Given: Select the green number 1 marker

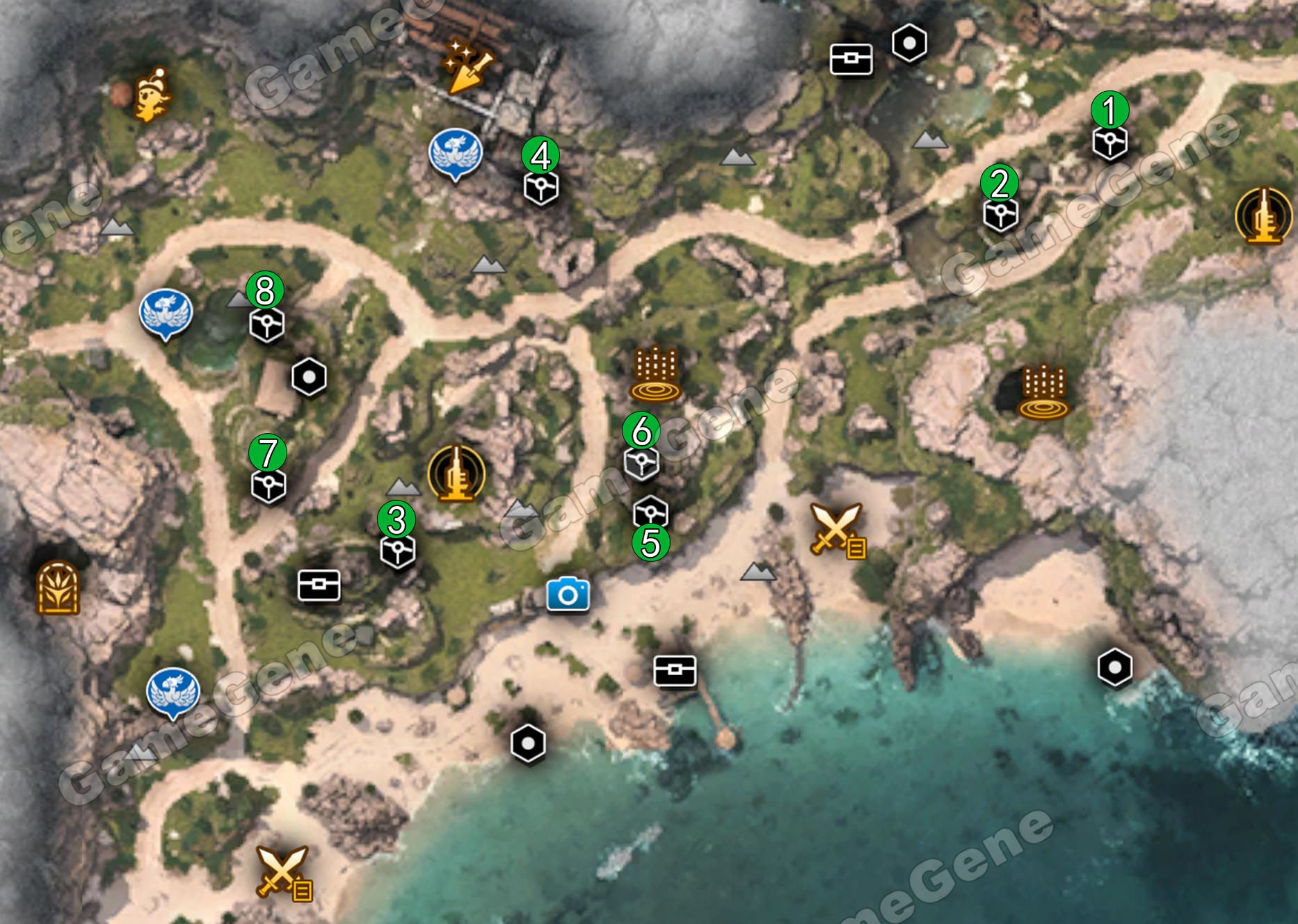Looking at the screenshot, I should click(1109, 110).
